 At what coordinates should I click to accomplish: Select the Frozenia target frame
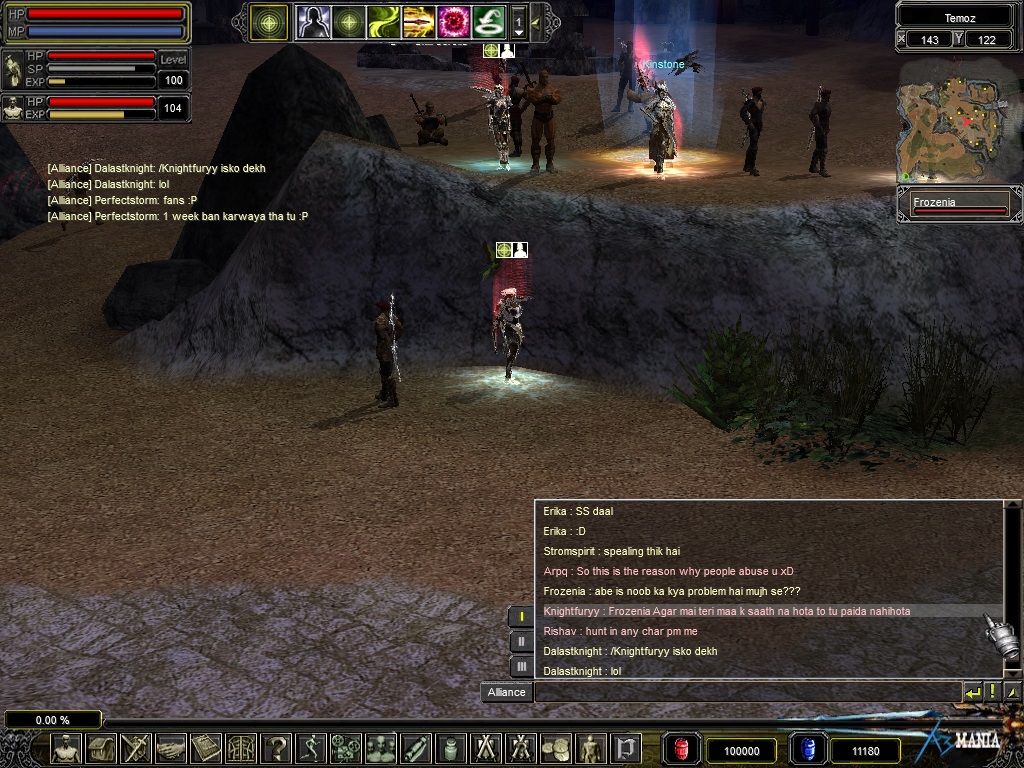point(959,205)
